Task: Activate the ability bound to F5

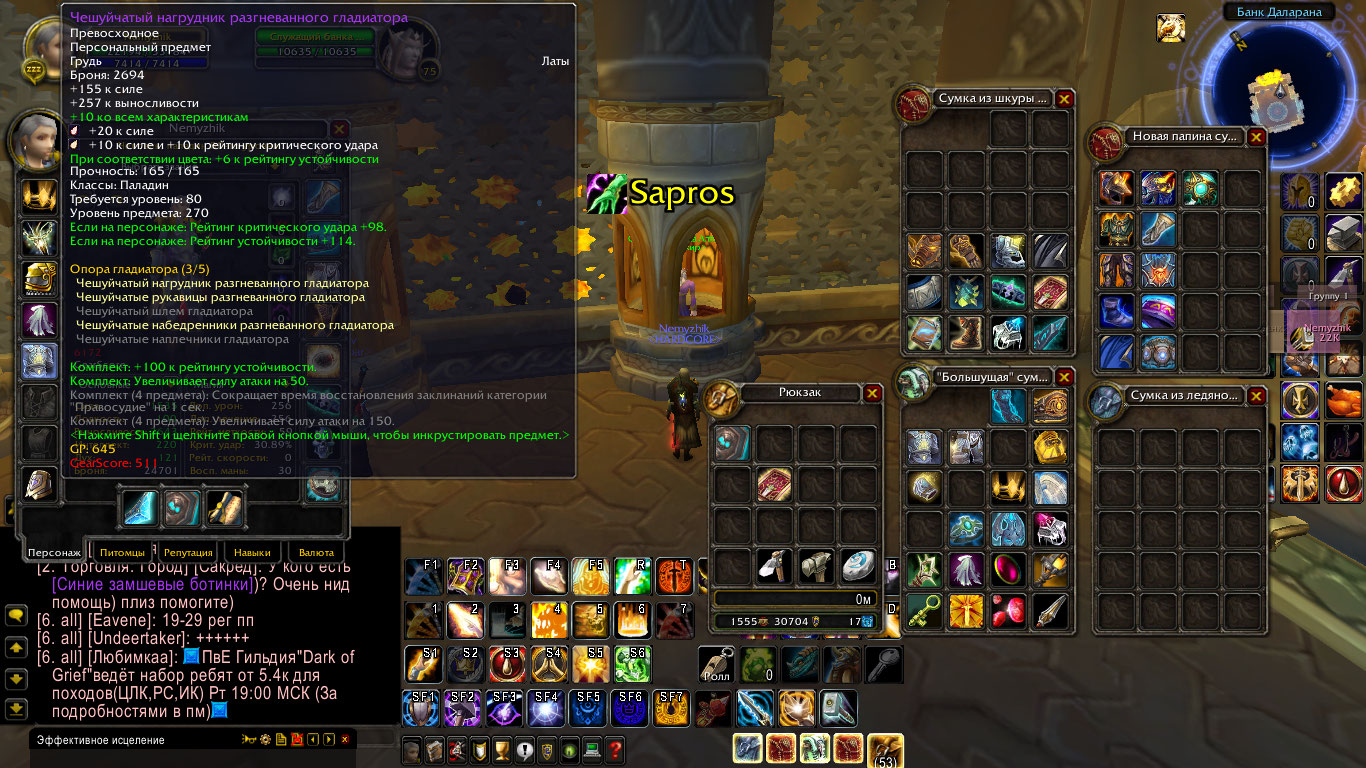Action: tap(591, 577)
